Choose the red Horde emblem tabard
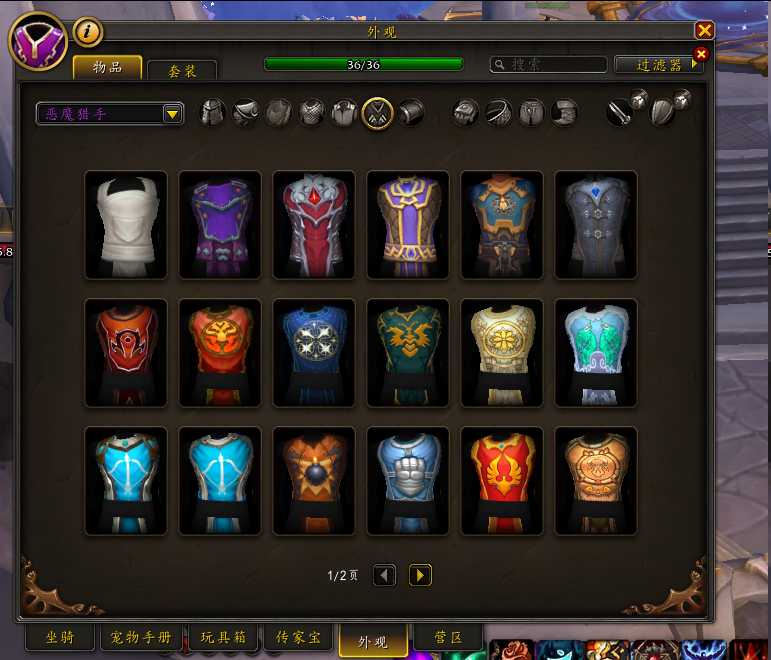 [126, 353]
